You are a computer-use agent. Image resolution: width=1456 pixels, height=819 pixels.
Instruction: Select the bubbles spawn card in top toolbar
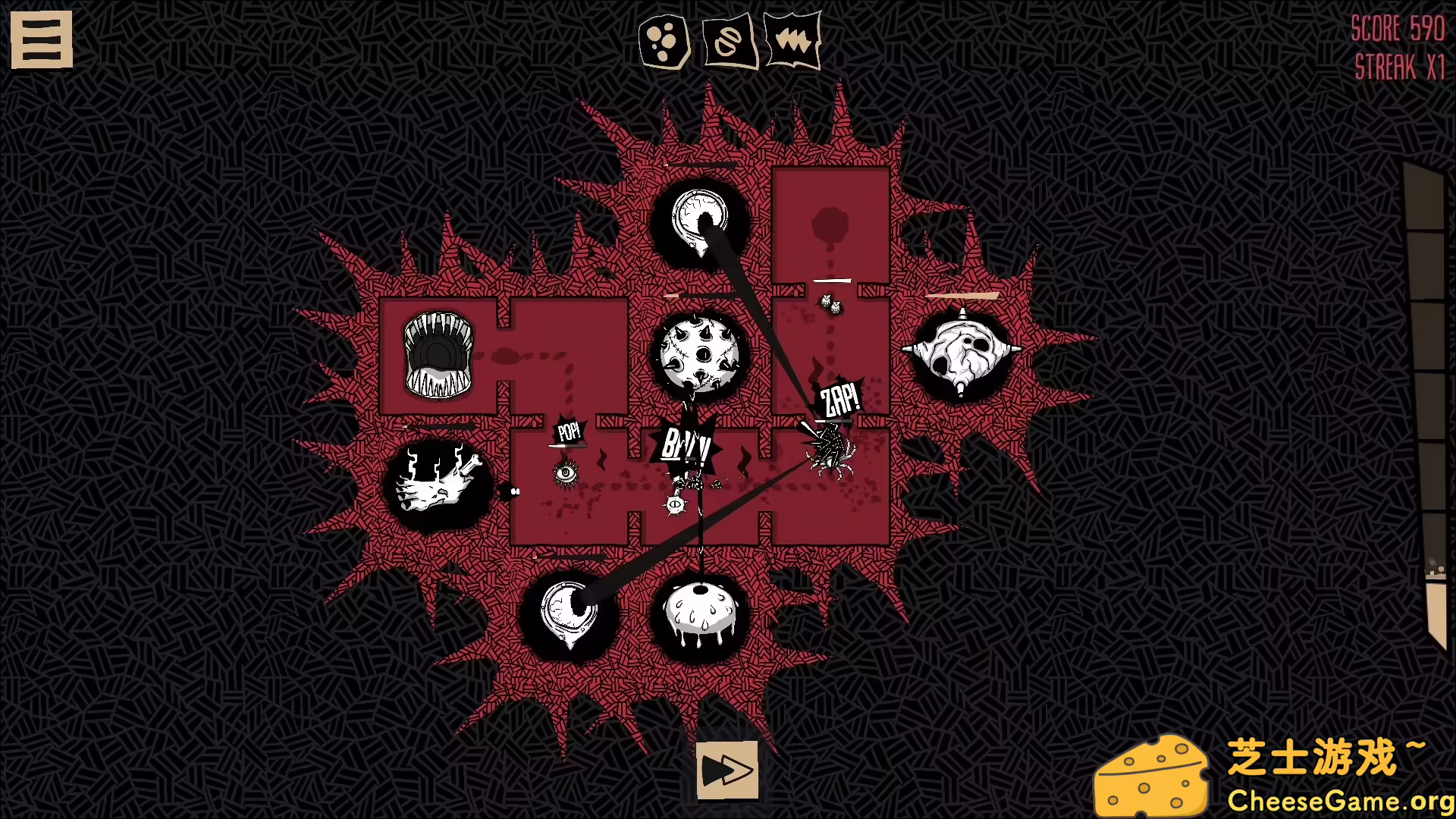coord(664,42)
